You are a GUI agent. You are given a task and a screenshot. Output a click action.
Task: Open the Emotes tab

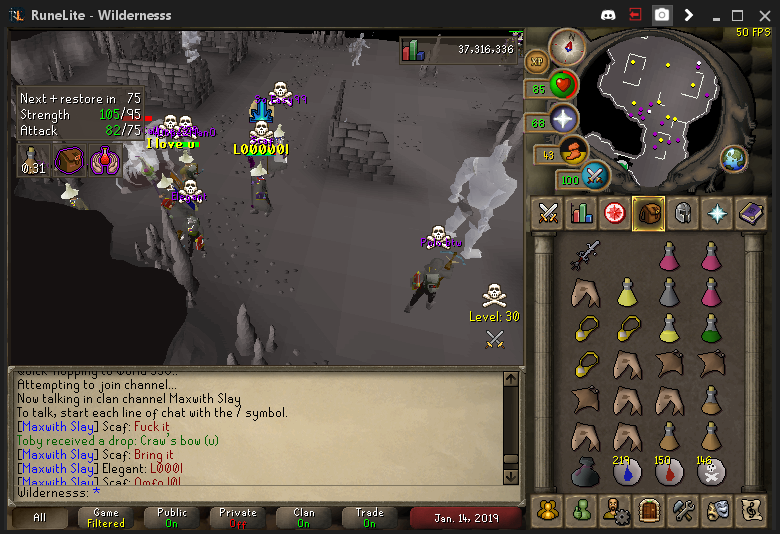[x=714, y=509]
